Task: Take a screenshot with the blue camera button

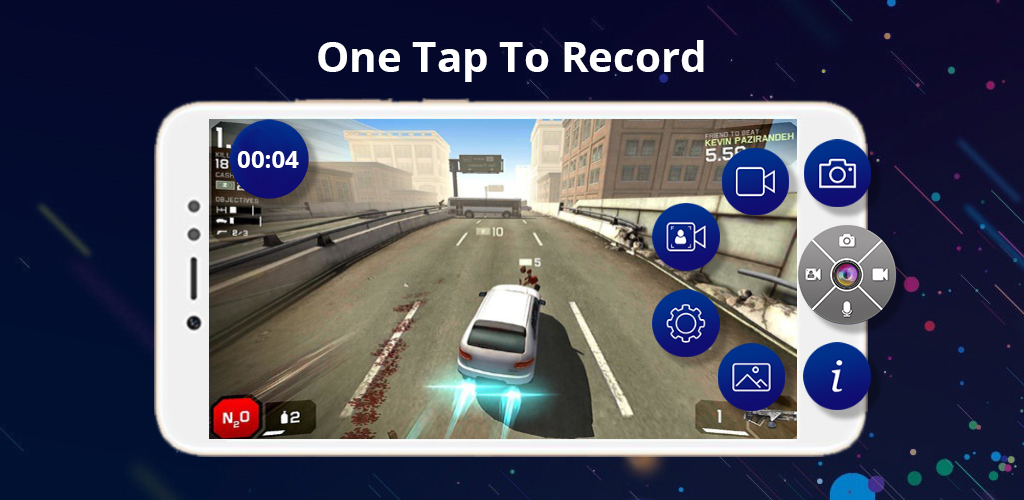Action: (x=837, y=173)
